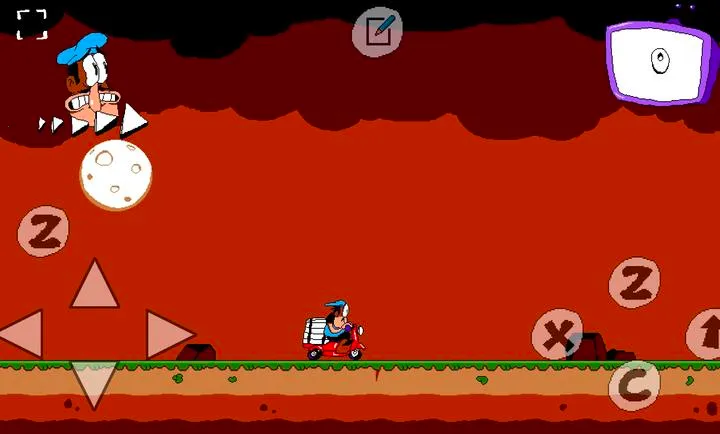
Task: Tap the d-pad left arrow
Action: point(22,333)
